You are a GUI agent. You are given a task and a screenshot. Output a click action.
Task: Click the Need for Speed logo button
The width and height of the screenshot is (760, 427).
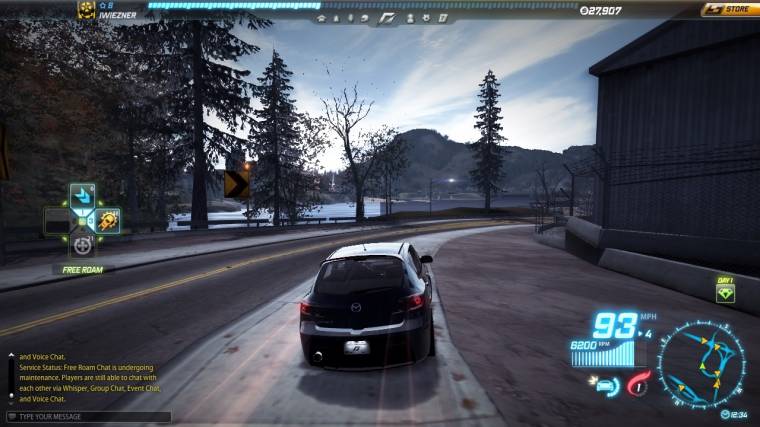(390, 18)
